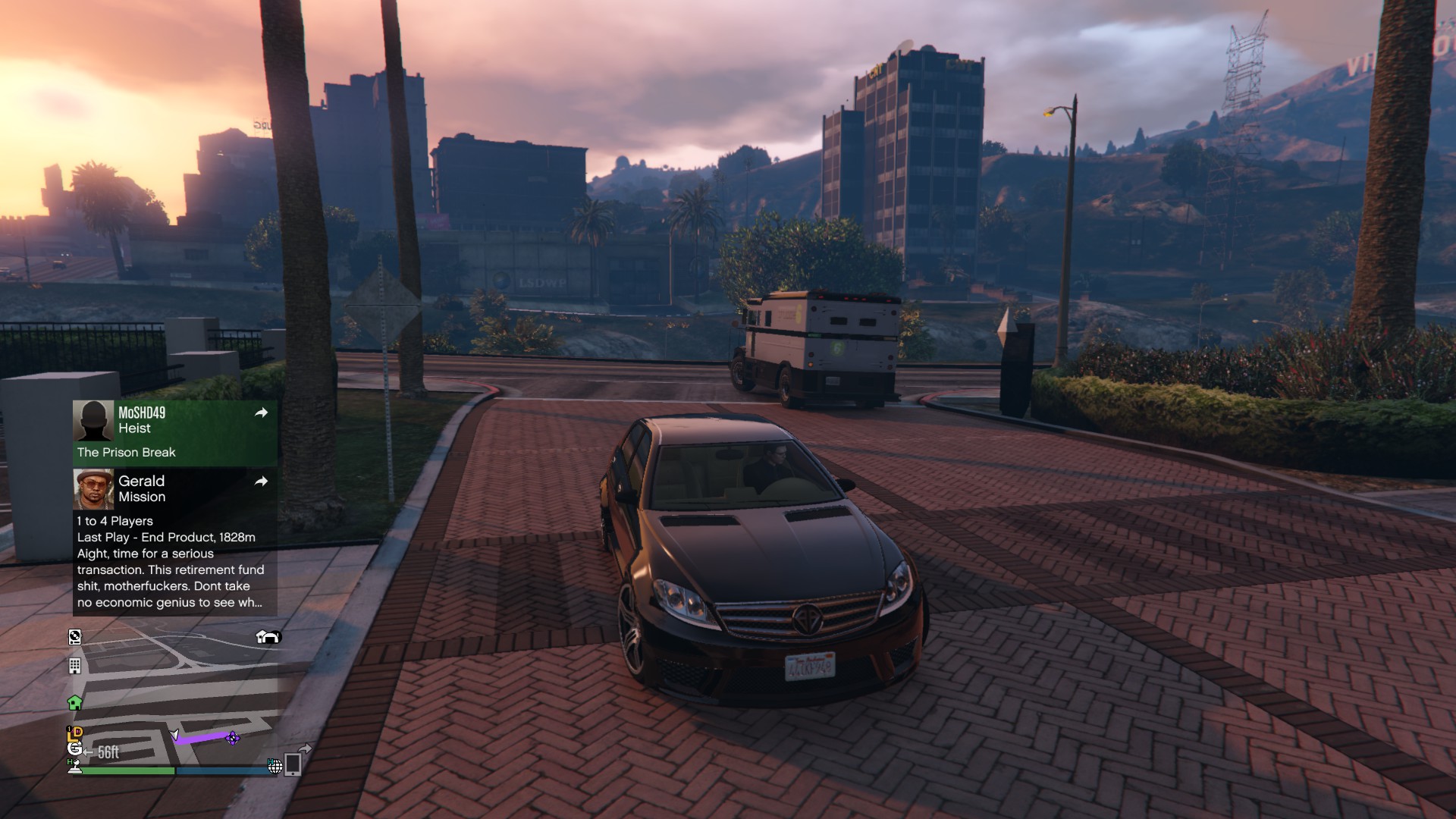Click the purple destination marker on minimap
Viewport: 1456px width, 819px height.
[233, 737]
